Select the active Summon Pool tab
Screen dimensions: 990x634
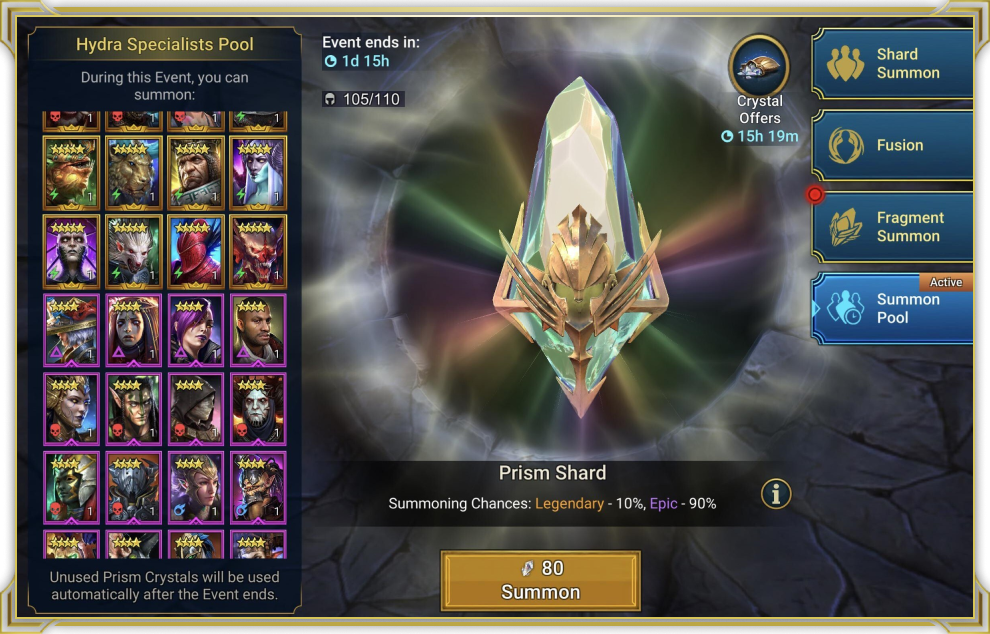(892, 309)
